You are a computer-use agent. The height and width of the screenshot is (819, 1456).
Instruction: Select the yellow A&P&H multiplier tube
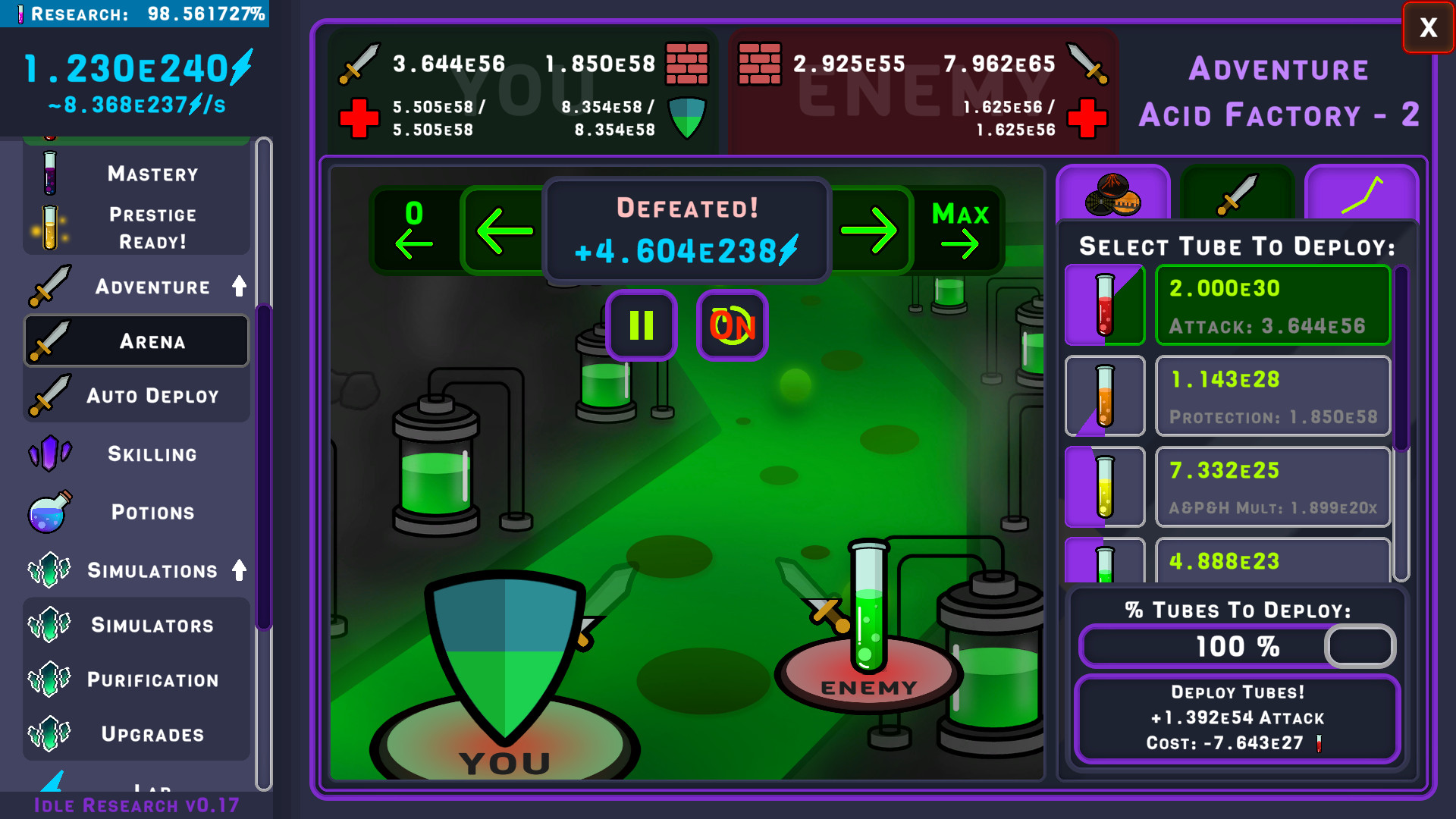[x=1105, y=487]
